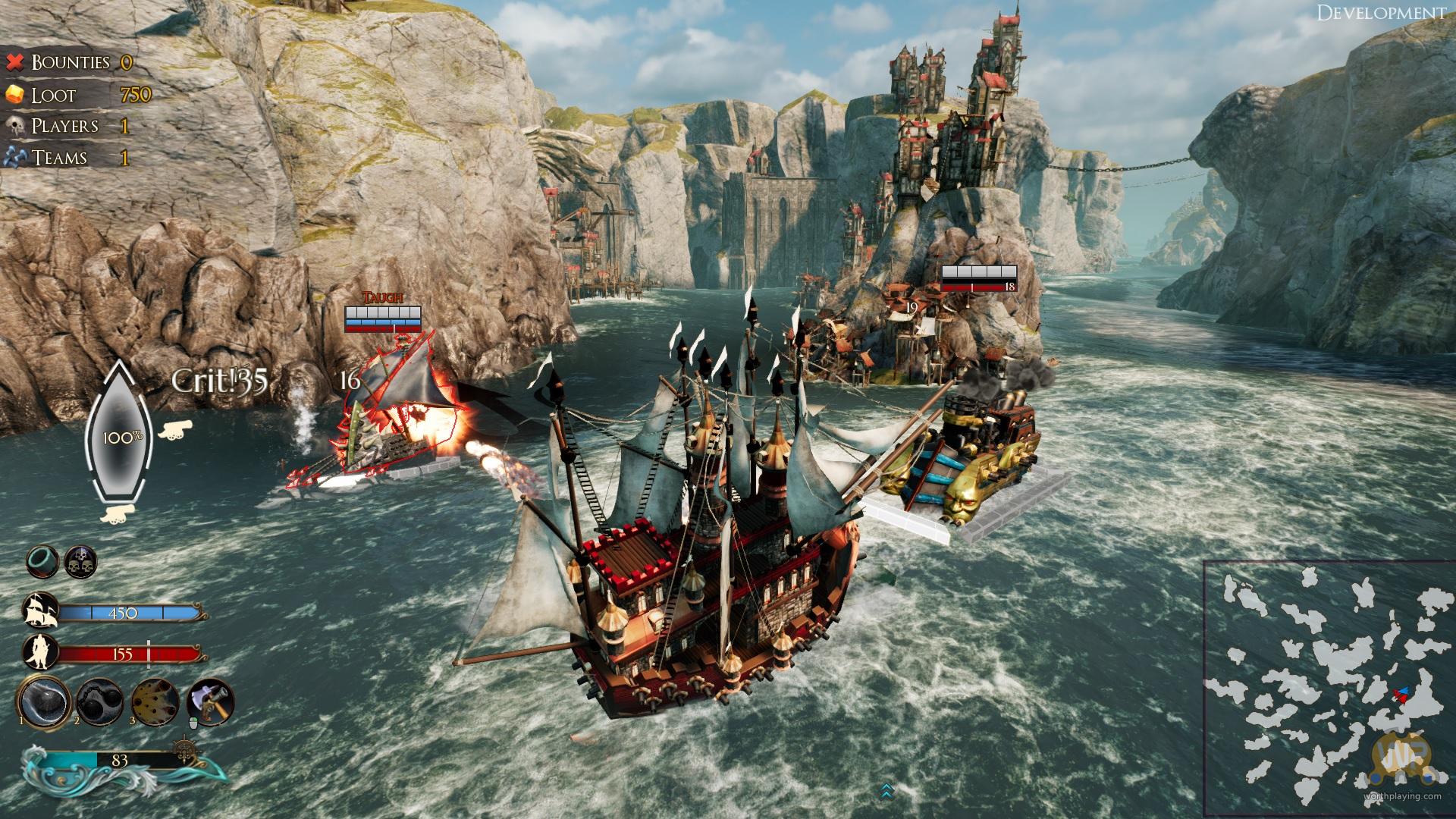Switch to chain shot ammo
1456x819 pixels.
[x=99, y=701]
